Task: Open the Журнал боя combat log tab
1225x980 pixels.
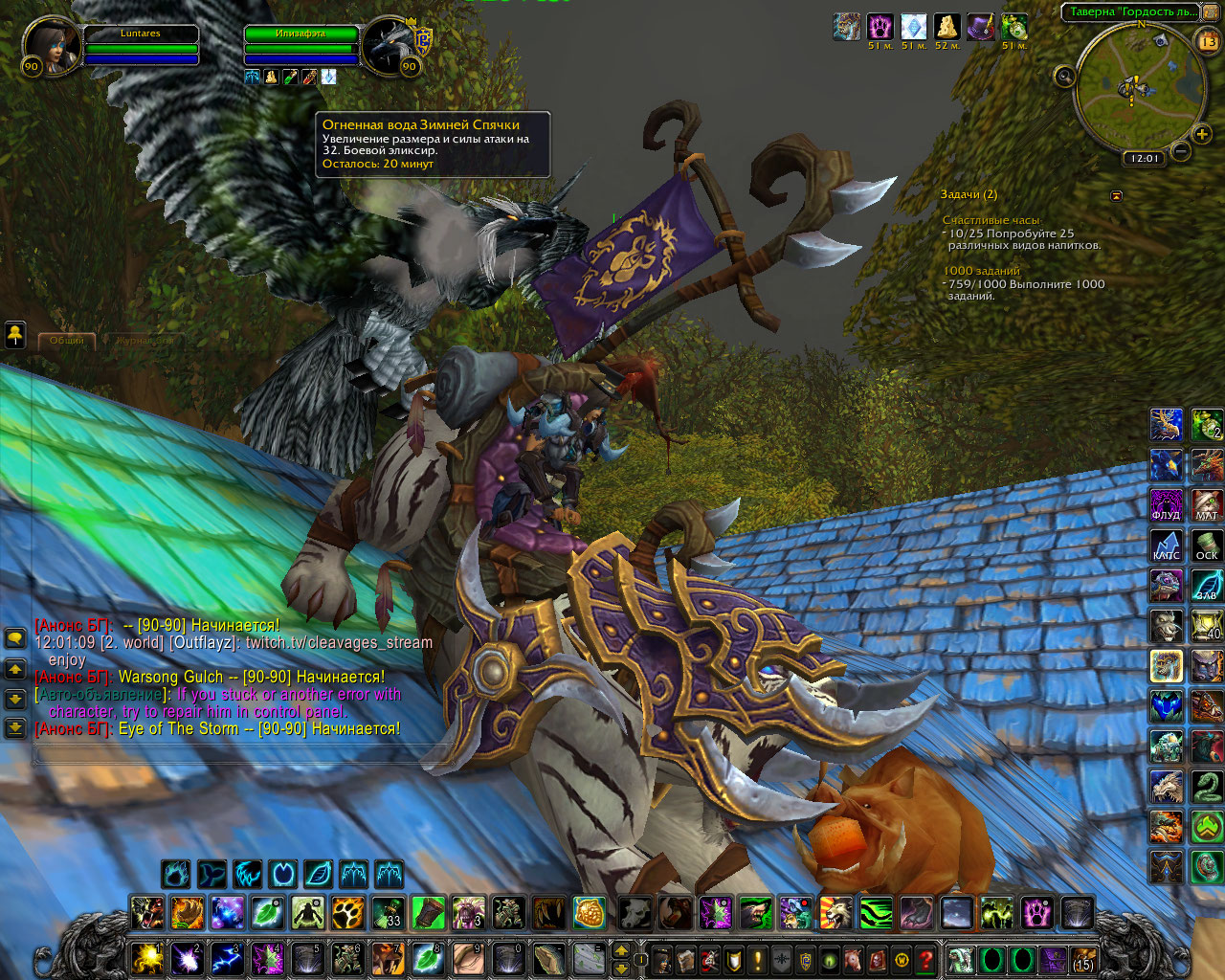Action: tap(144, 341)
